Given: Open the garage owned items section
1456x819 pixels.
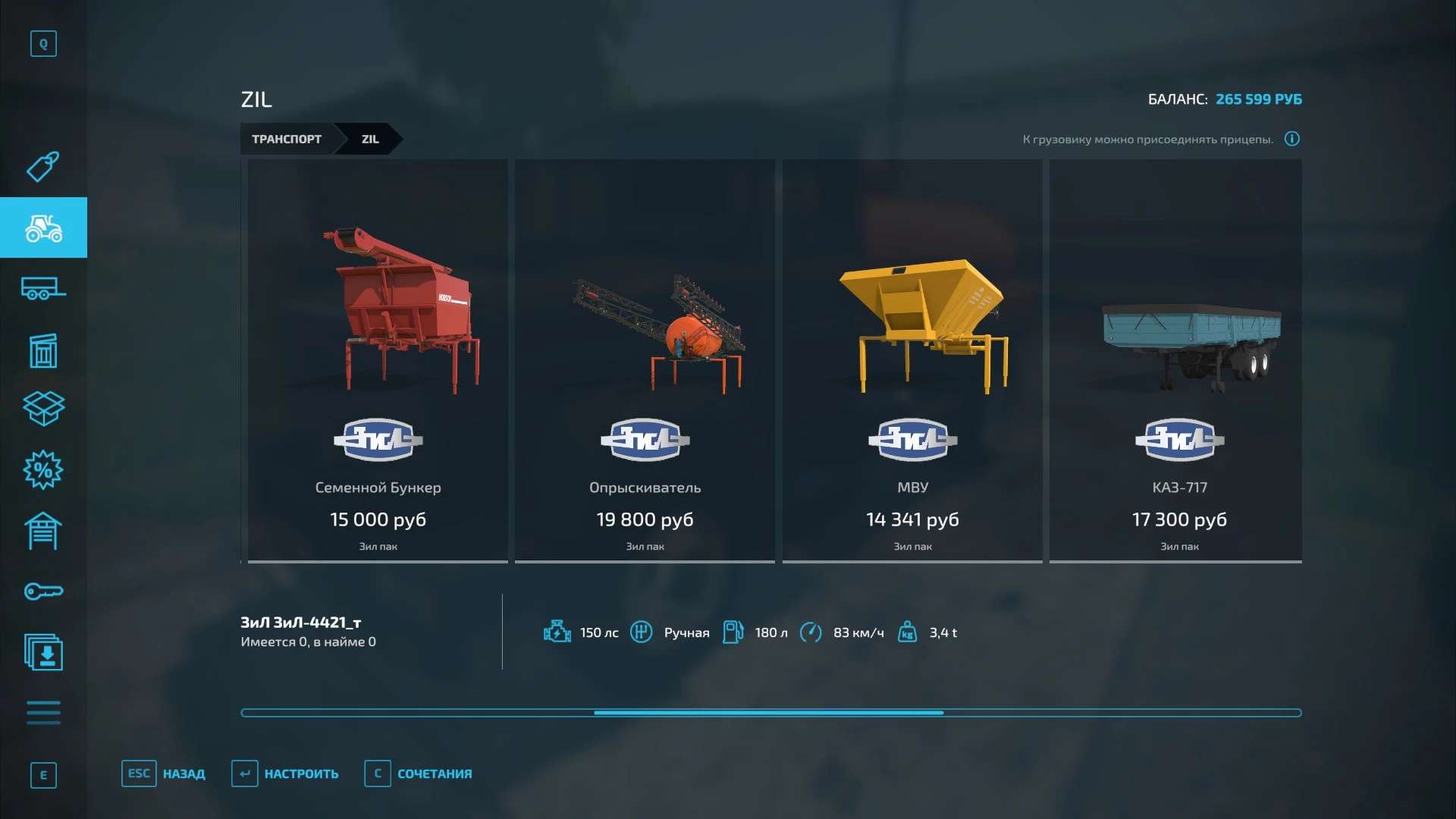Looking at the screenshot, I should 43,531.
